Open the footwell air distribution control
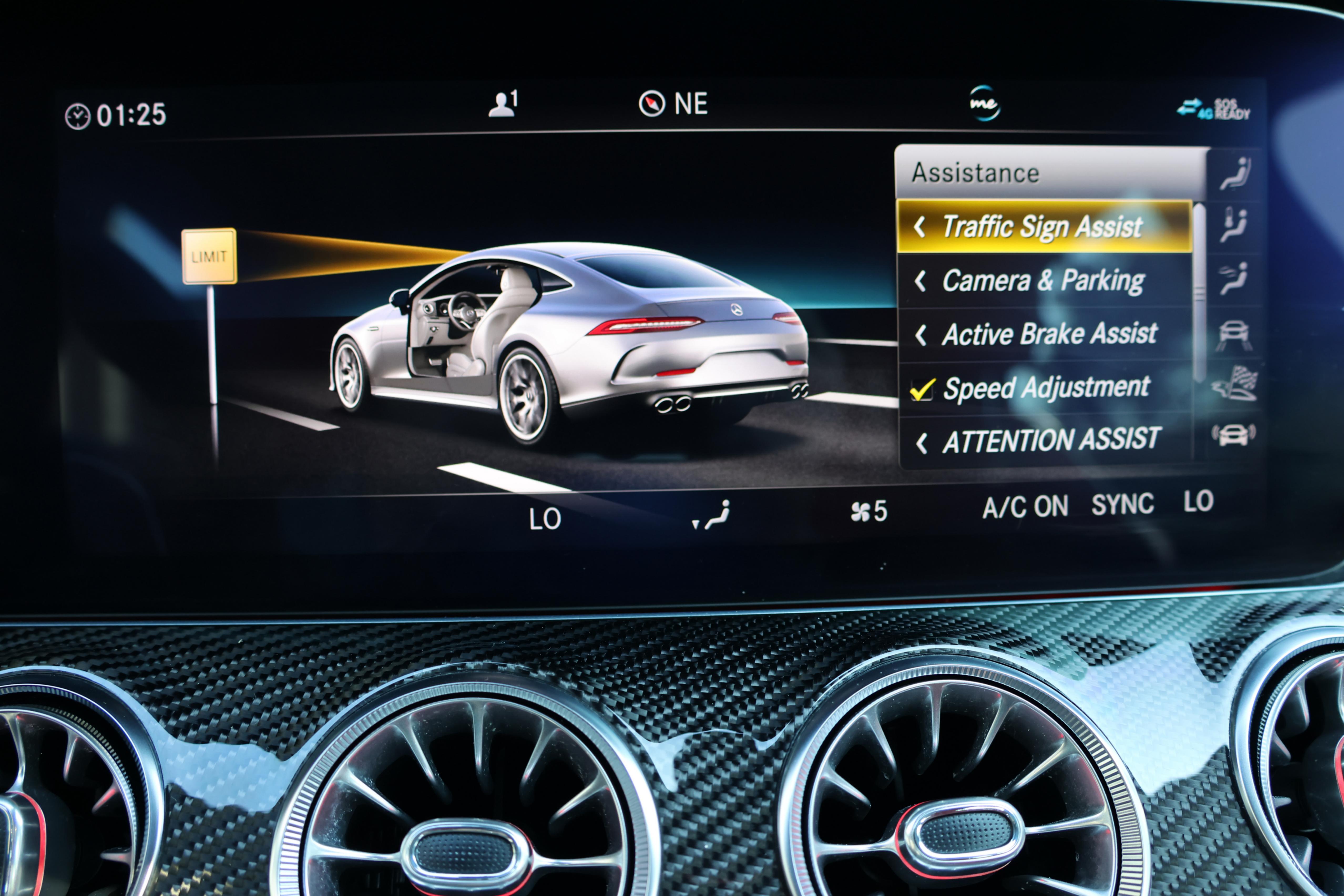The image size is (1344, 896). point(711,515)
